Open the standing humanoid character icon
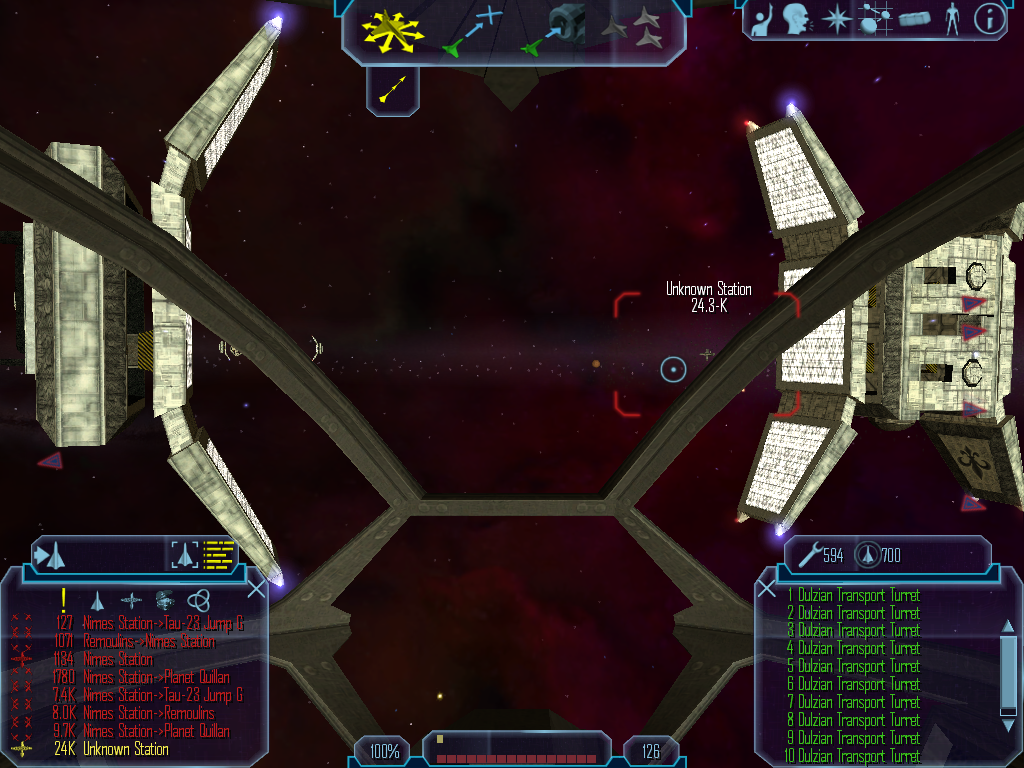 [952, 19]
